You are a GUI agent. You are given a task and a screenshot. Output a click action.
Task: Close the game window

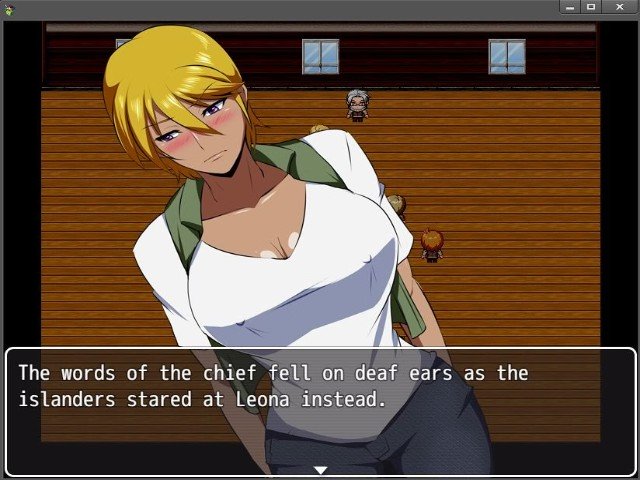coord(619,7)
